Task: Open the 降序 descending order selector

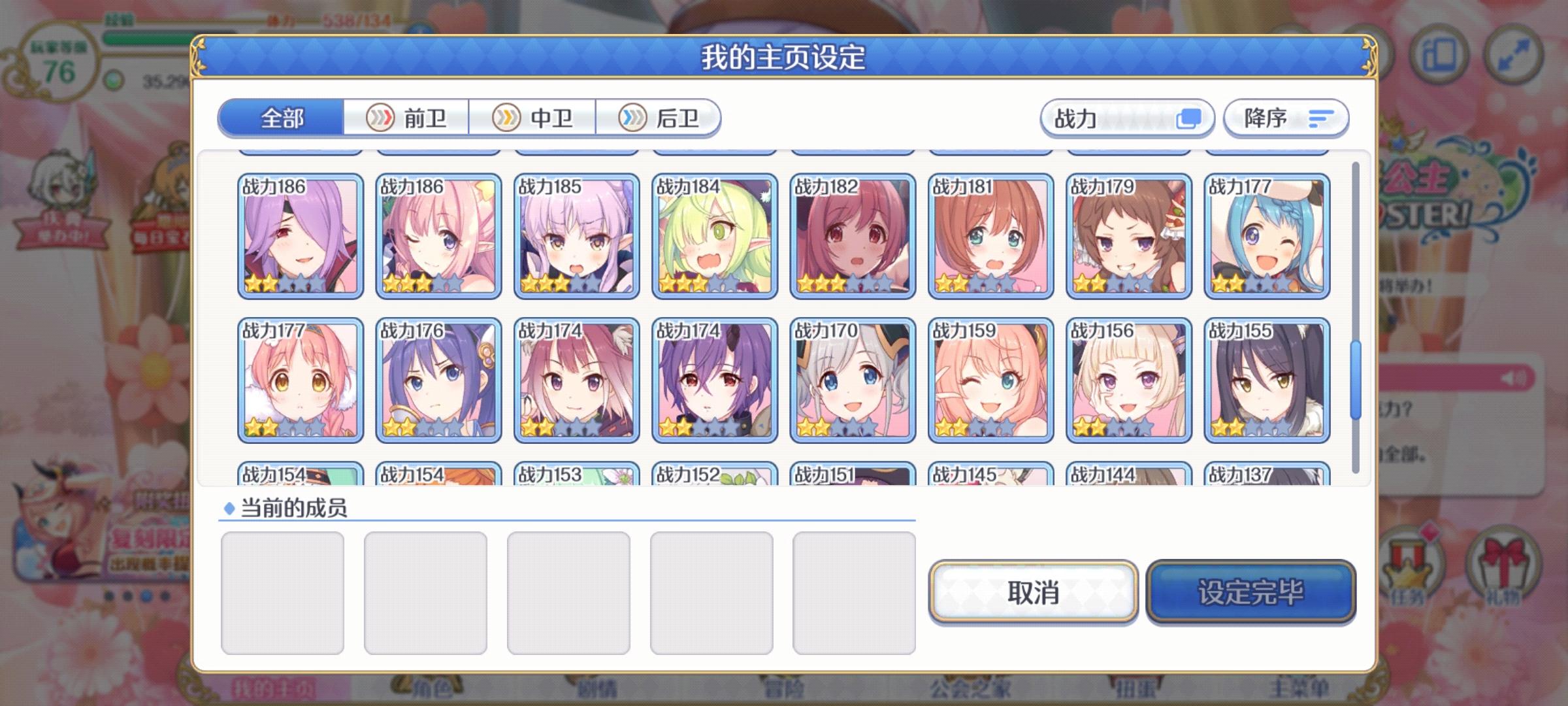Action: point(1284,118)
